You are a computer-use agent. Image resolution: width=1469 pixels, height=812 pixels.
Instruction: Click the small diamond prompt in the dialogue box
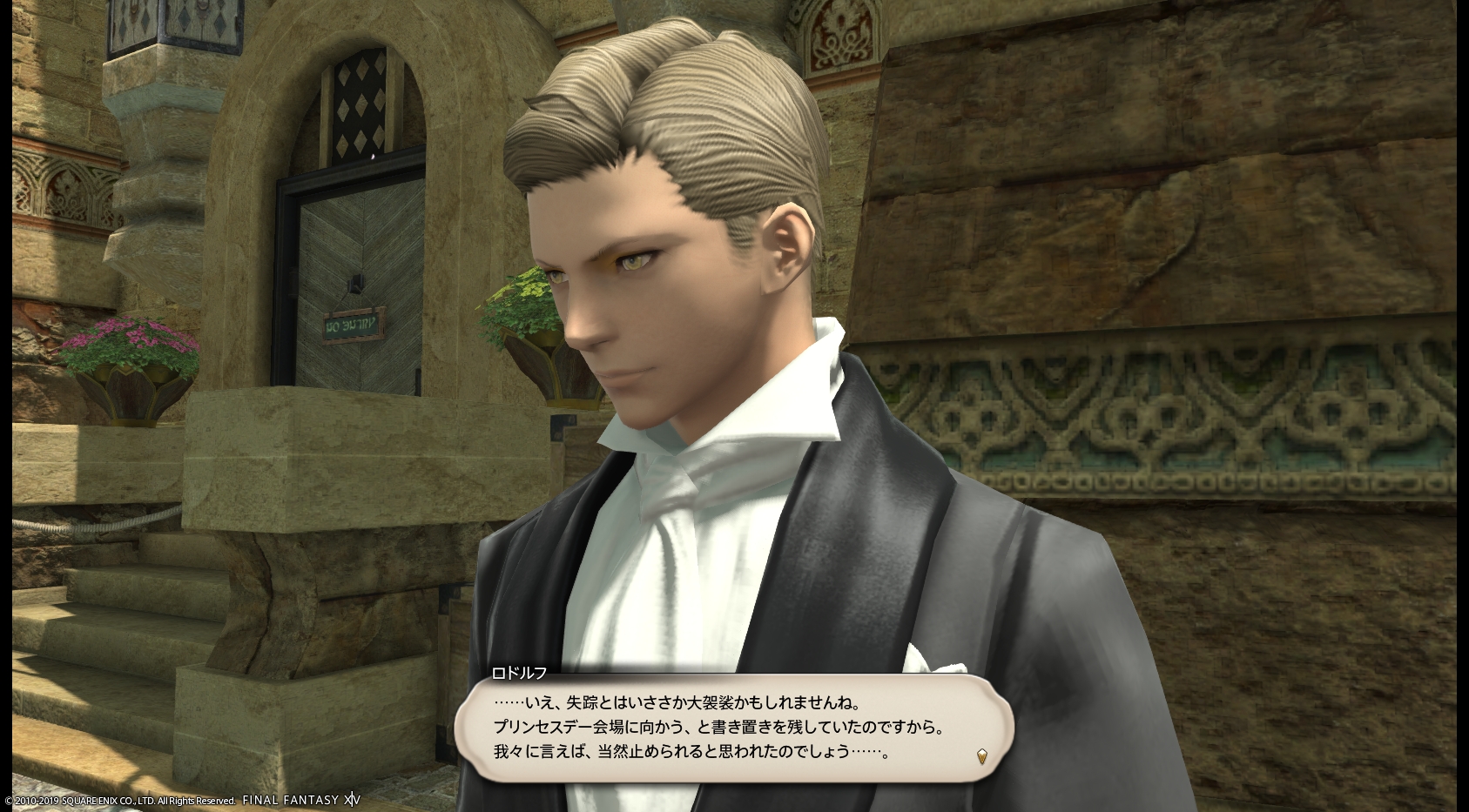tap(982, 755)
